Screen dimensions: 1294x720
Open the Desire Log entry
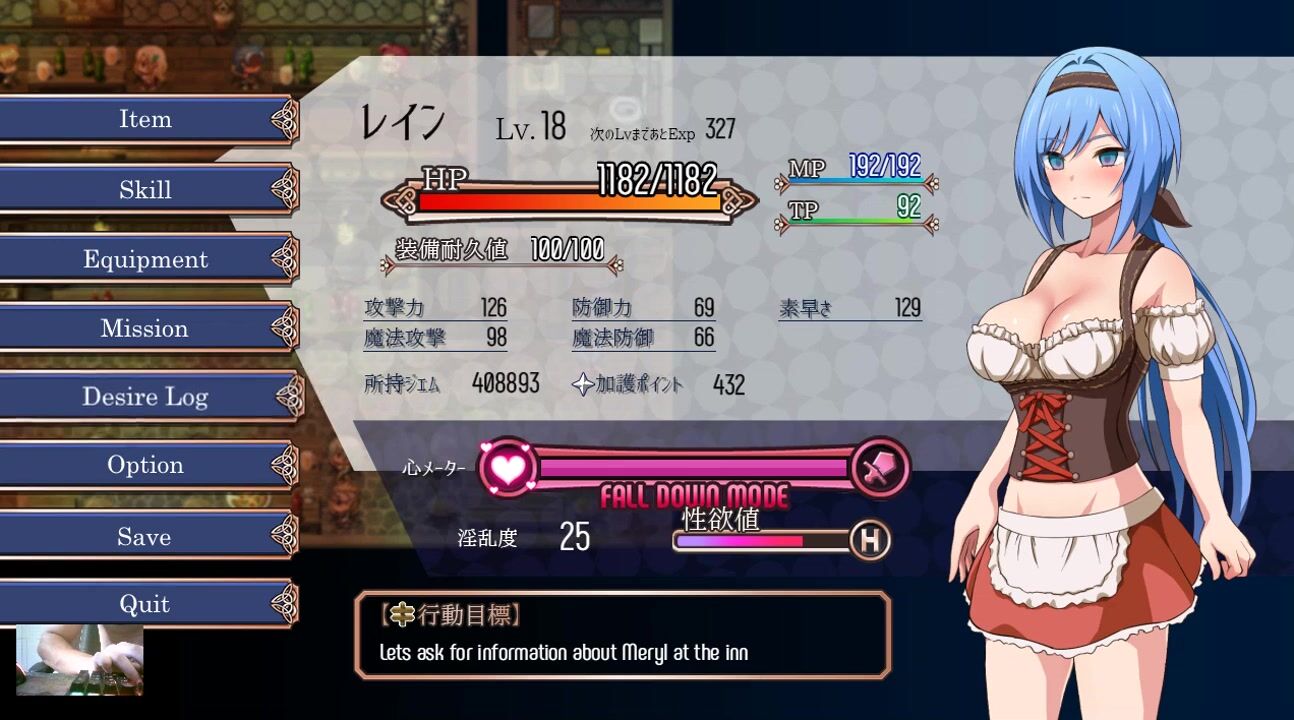point(146,397)
